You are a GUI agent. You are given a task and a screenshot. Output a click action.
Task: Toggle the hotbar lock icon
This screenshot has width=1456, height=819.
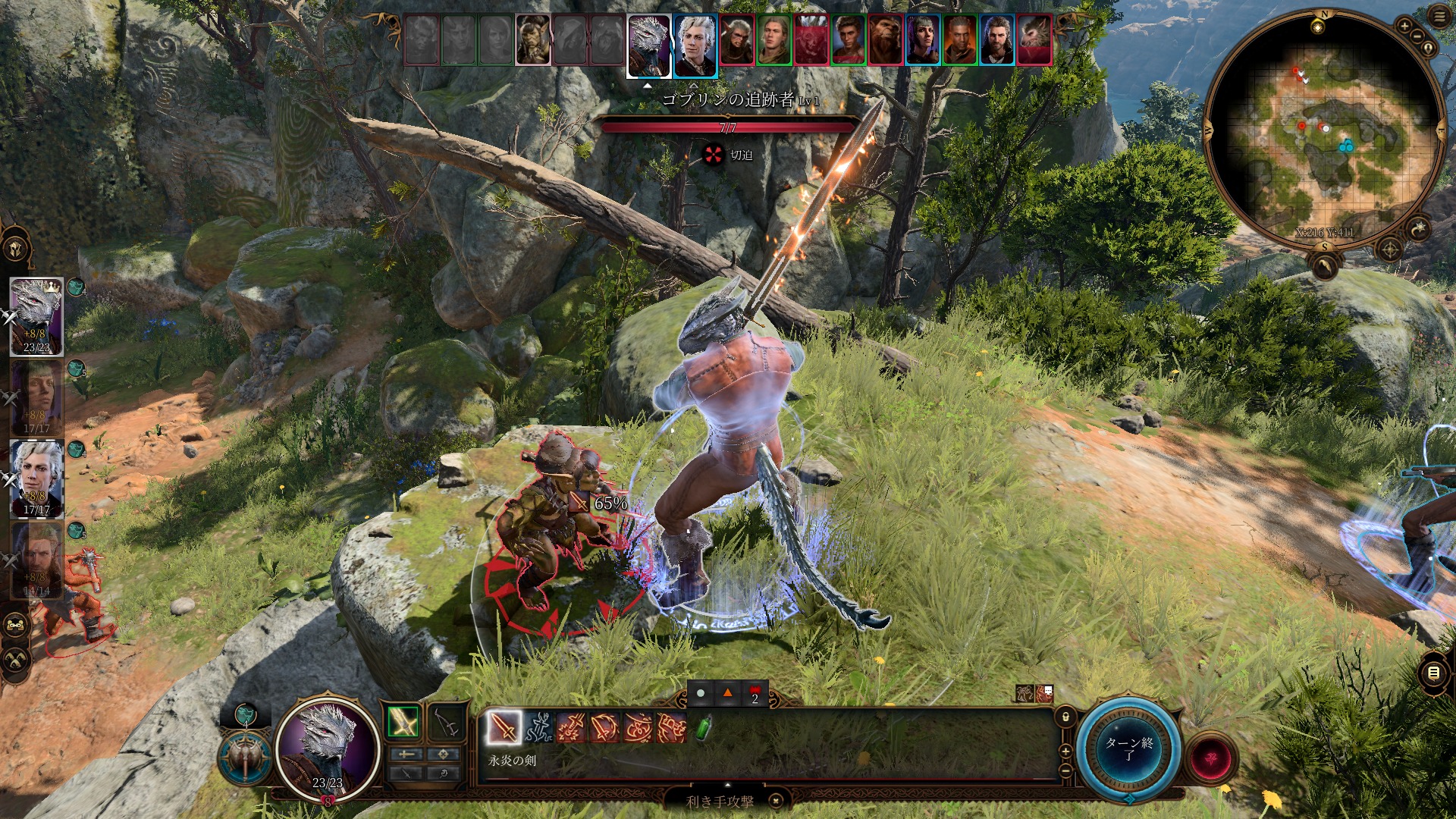[1065, 717]
